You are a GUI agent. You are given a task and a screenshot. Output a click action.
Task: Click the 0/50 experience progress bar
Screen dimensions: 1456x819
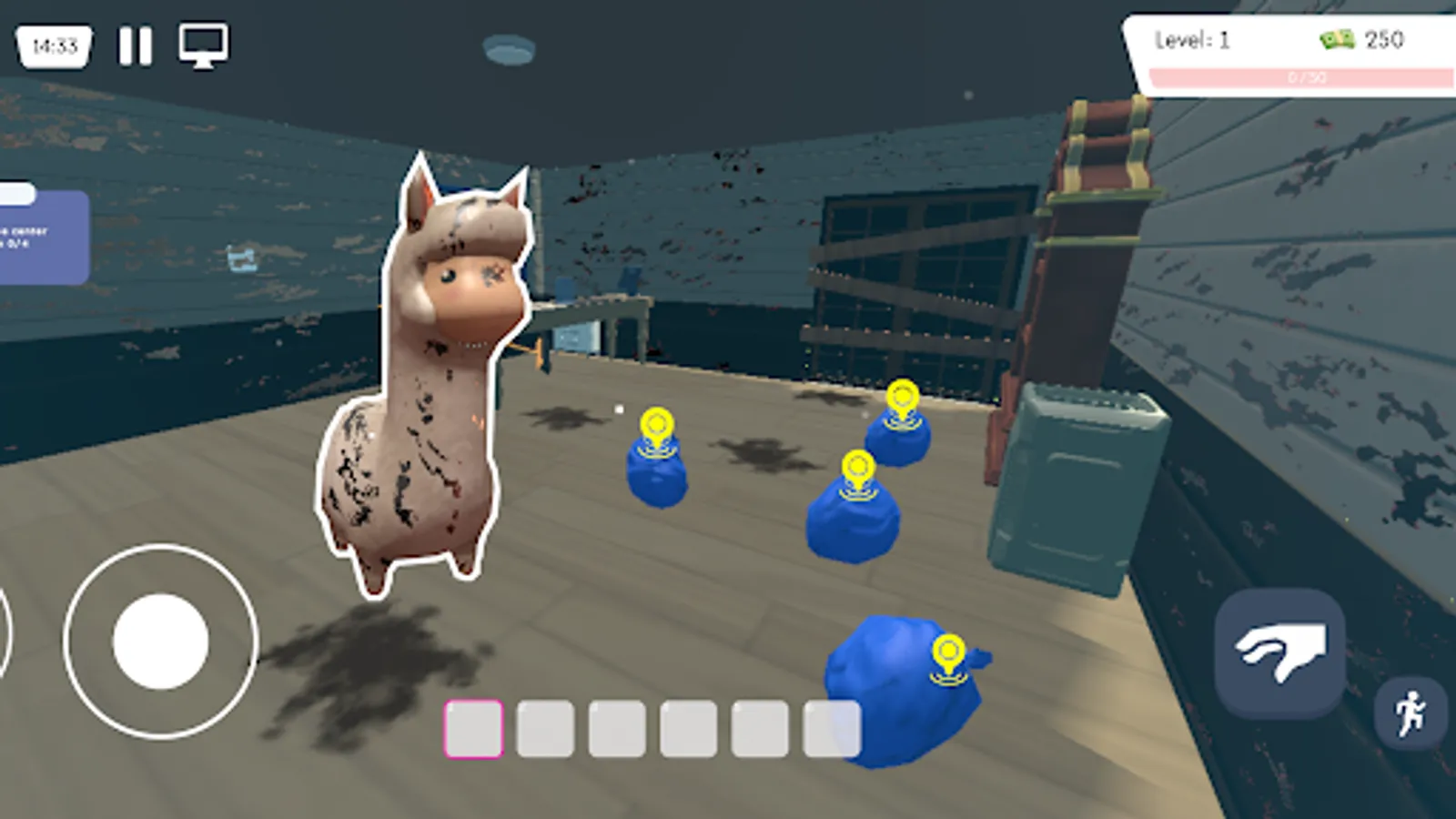pyautogui.click(x=1308, y=77)
